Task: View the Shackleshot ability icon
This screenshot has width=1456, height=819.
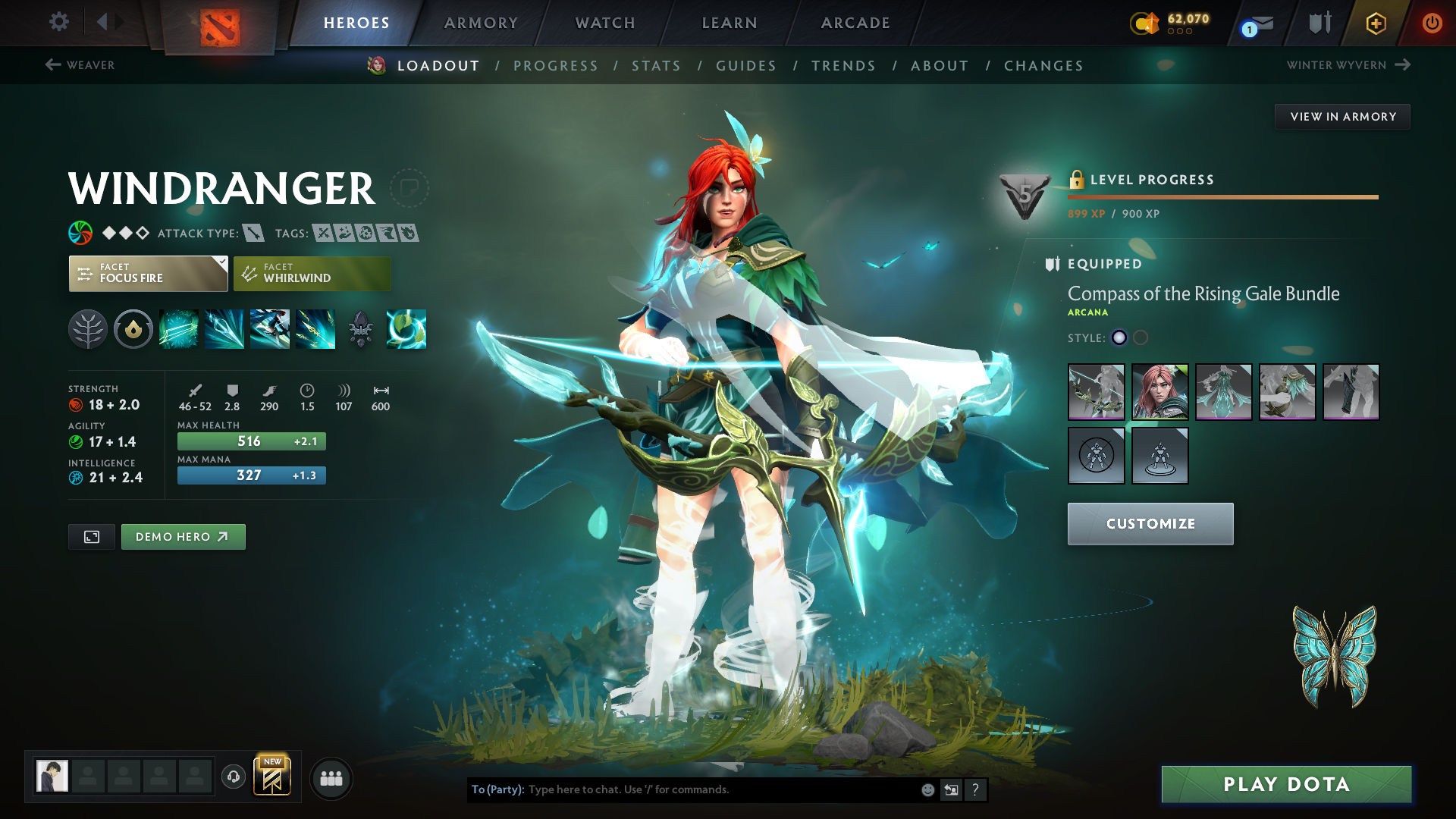Action: pos(179,329)
